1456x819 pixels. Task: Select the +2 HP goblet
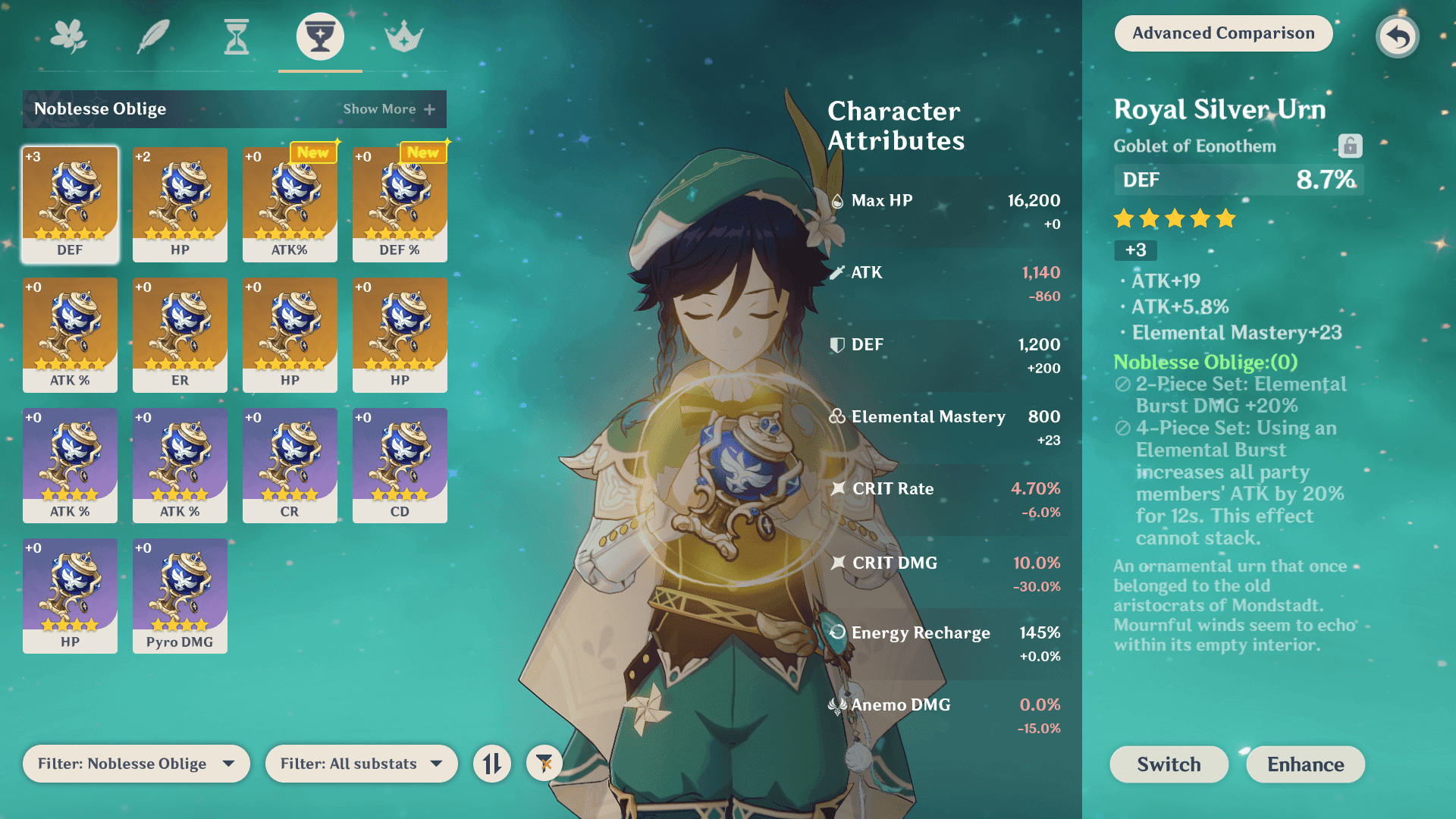click(180, 204)
